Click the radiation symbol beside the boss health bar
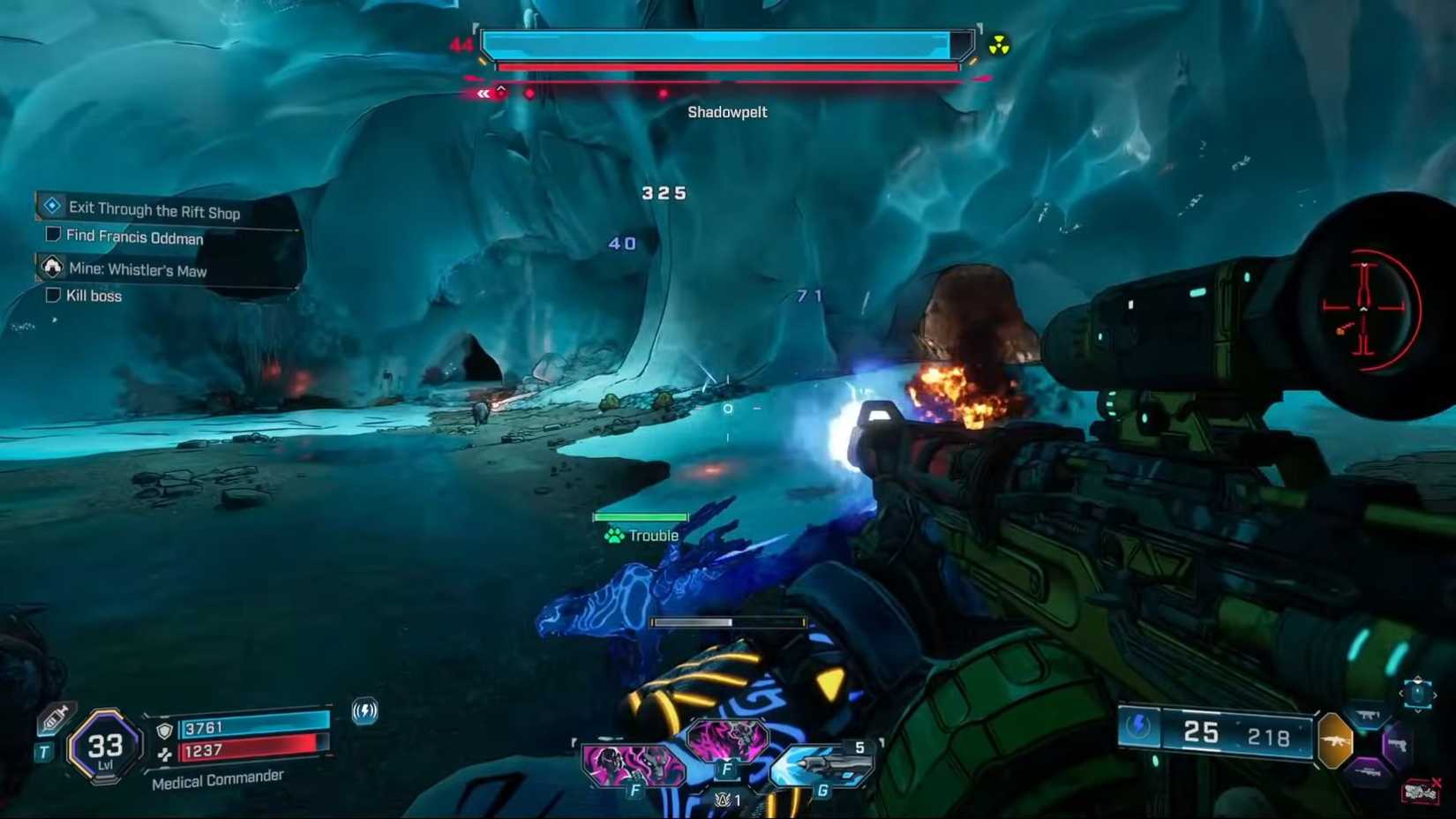The image size is (1456, 819). (1000, 45)
